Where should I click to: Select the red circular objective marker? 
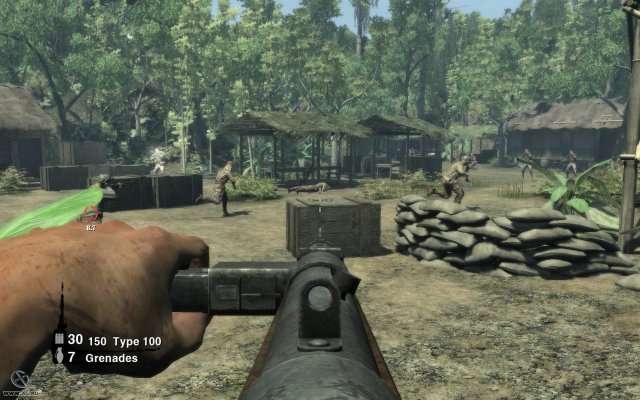[92, 213]
